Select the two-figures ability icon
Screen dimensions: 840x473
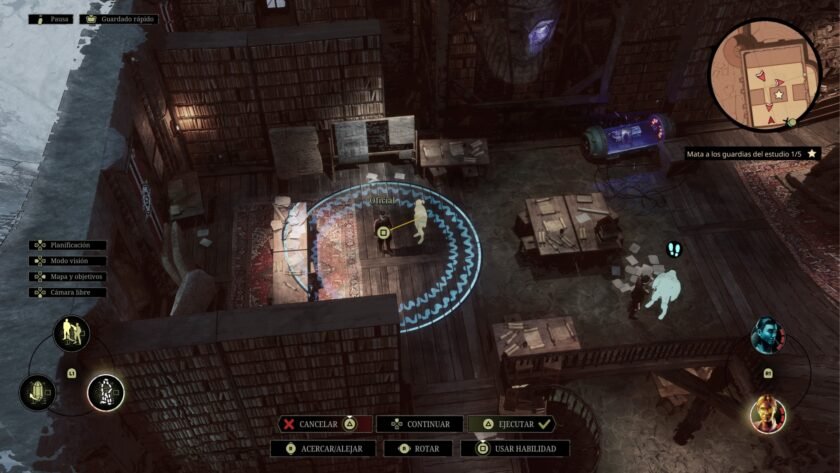click(71, 332)
